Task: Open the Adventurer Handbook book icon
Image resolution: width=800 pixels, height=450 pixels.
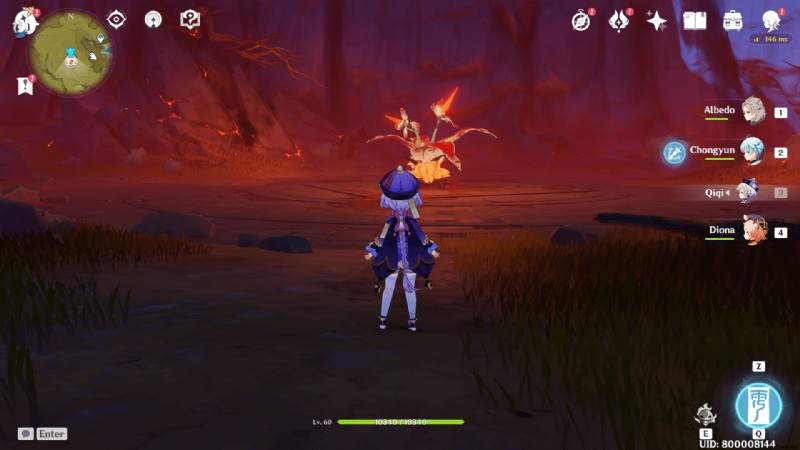Action: pos(695,21)
